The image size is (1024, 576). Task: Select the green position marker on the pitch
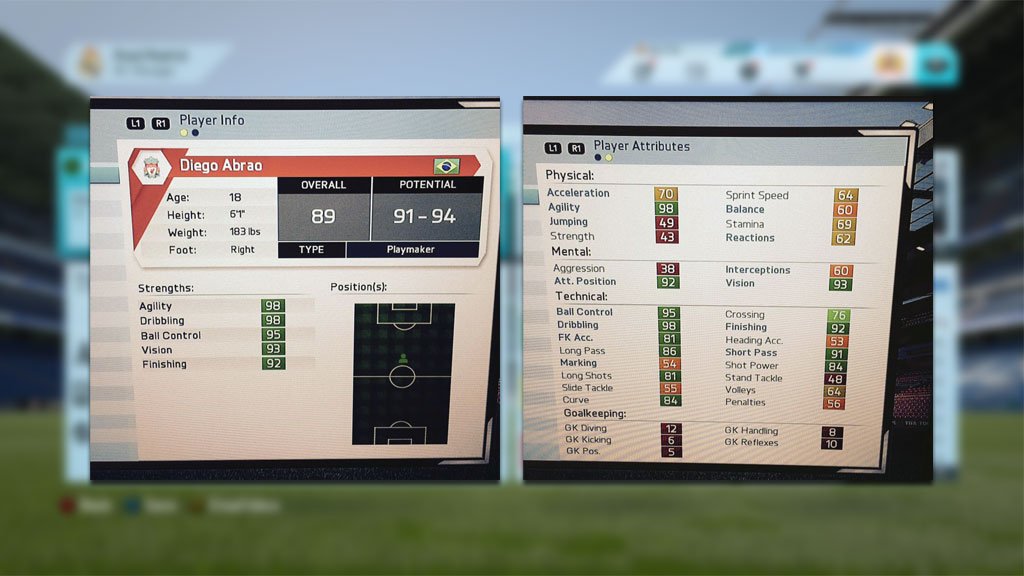pos(403,357)
